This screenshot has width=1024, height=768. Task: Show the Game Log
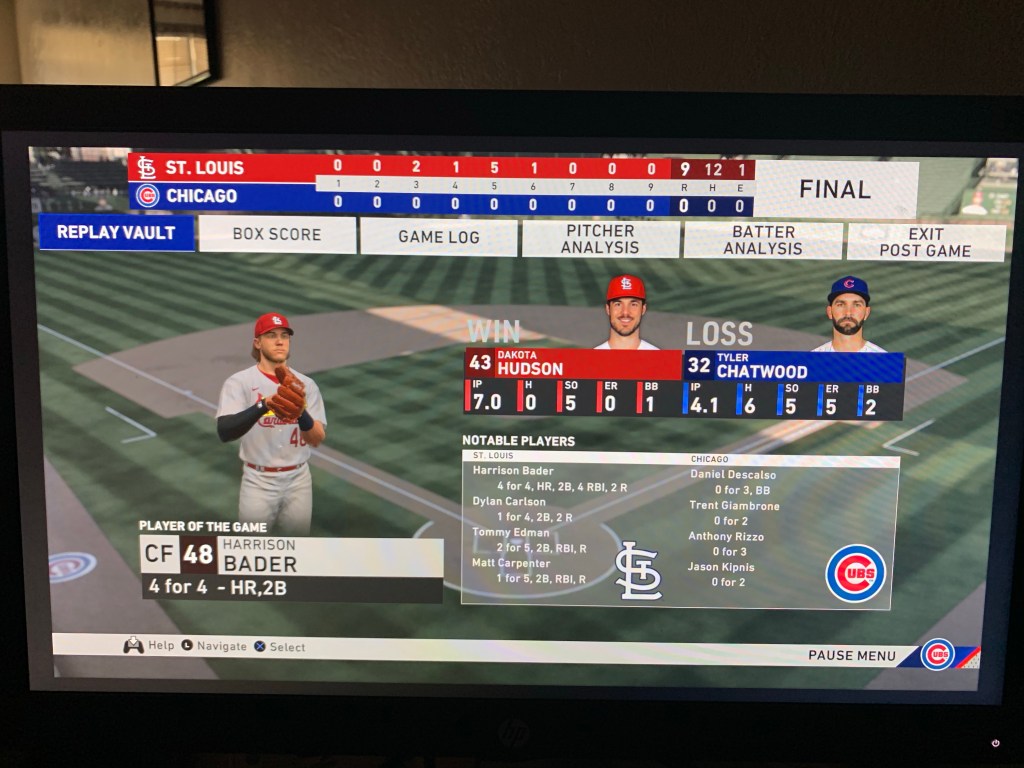[438, 237]
